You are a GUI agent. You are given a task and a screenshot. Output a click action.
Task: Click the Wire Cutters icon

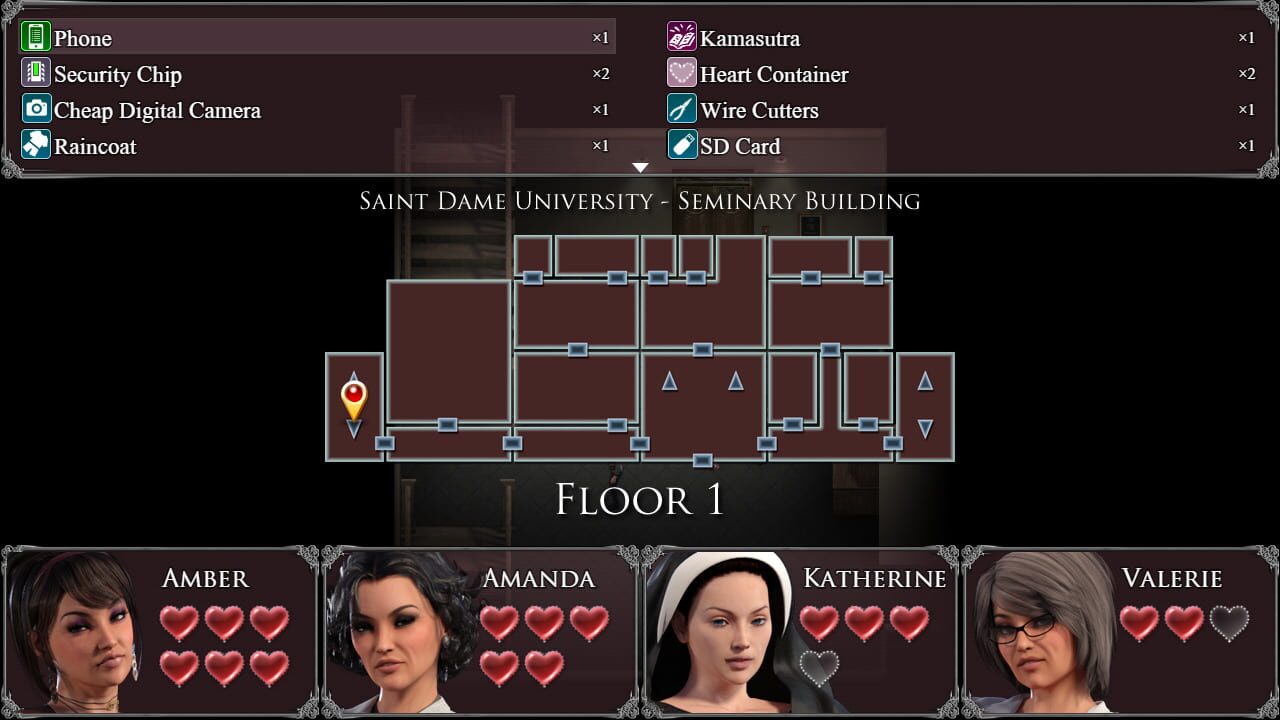click(x=683, y=109)
